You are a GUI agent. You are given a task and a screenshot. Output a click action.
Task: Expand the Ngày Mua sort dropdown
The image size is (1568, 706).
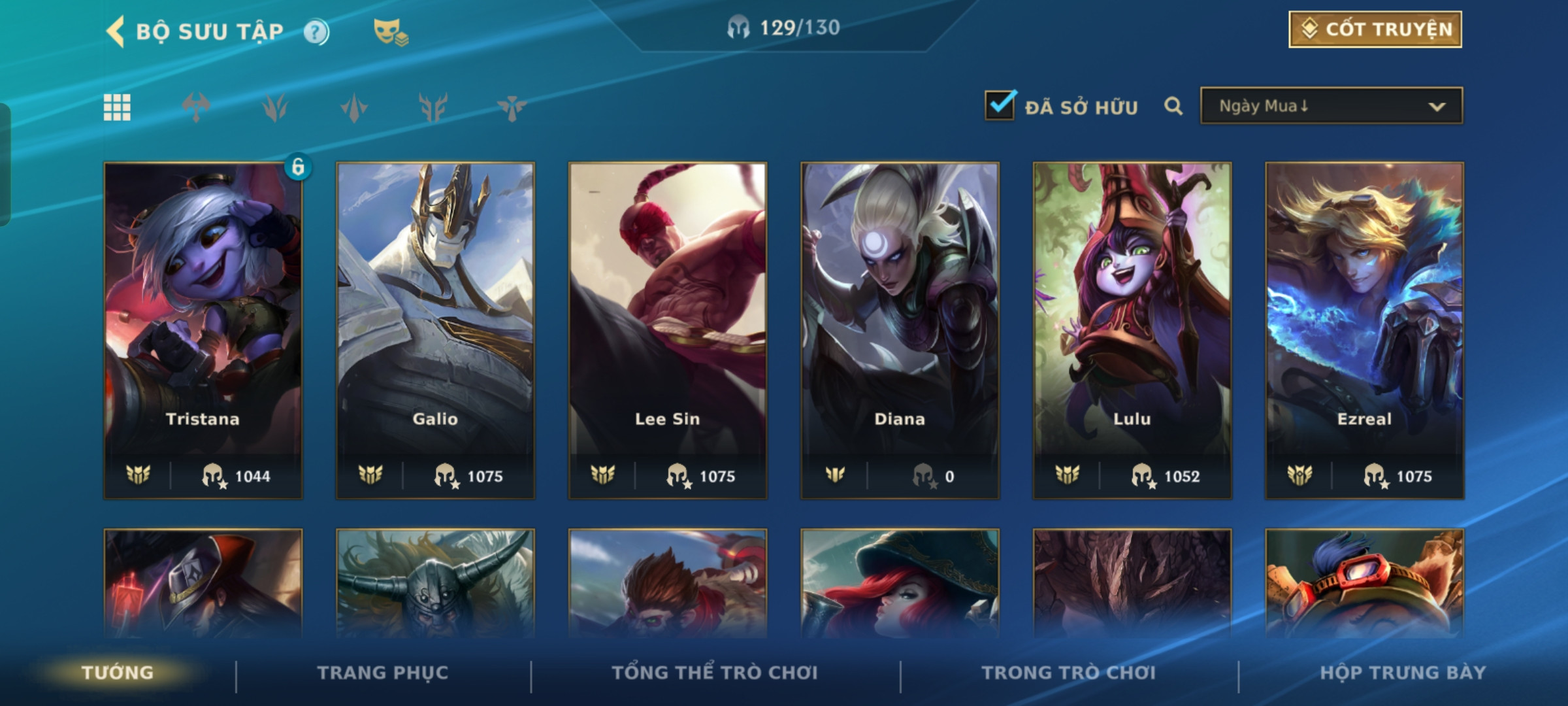coord(1331,106)
